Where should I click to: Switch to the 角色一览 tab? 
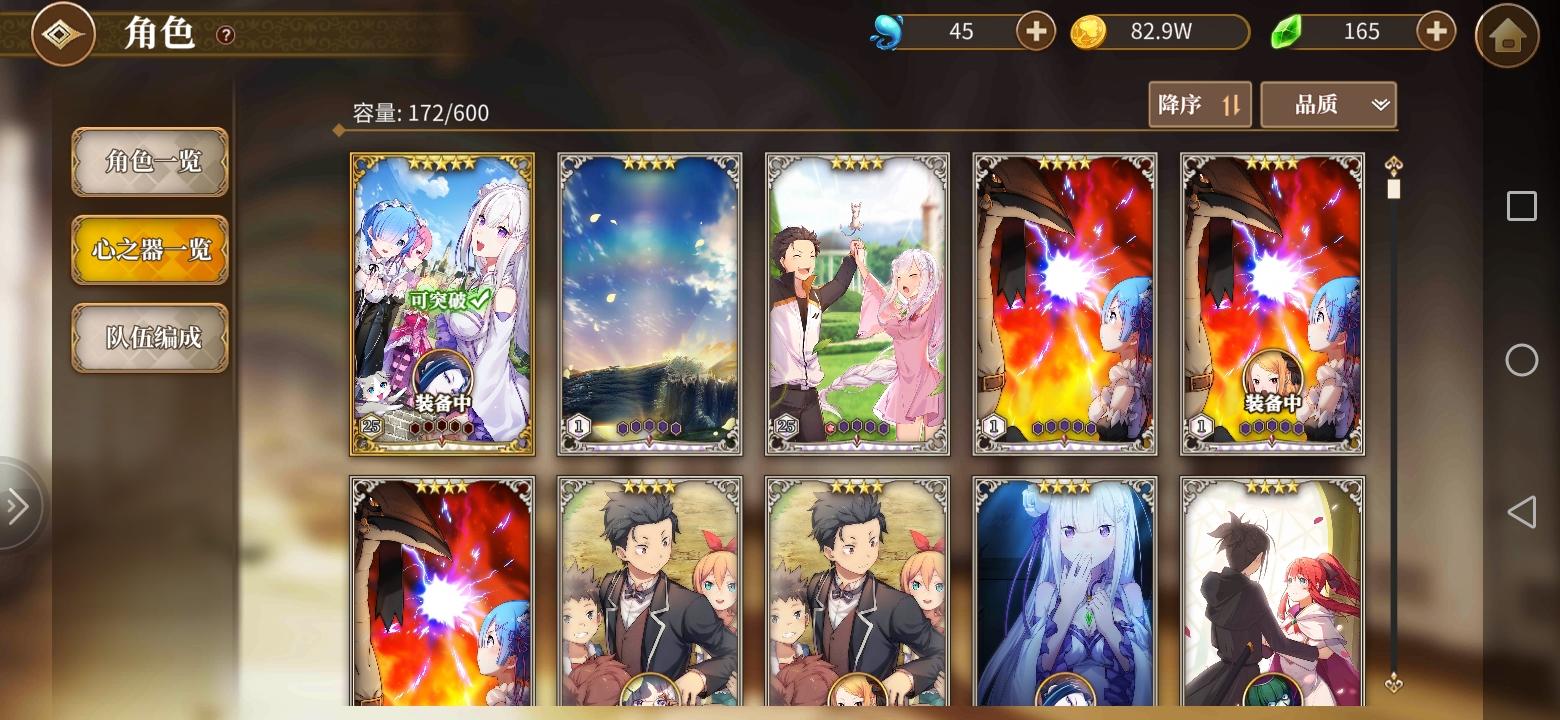coord(149,163)
